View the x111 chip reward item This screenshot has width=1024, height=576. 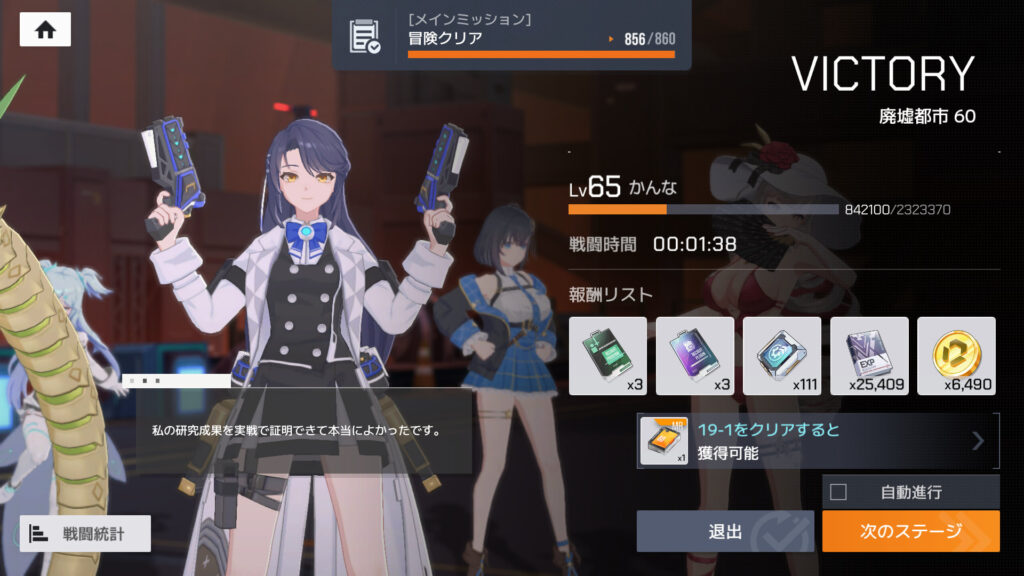(x=782, y=355)
